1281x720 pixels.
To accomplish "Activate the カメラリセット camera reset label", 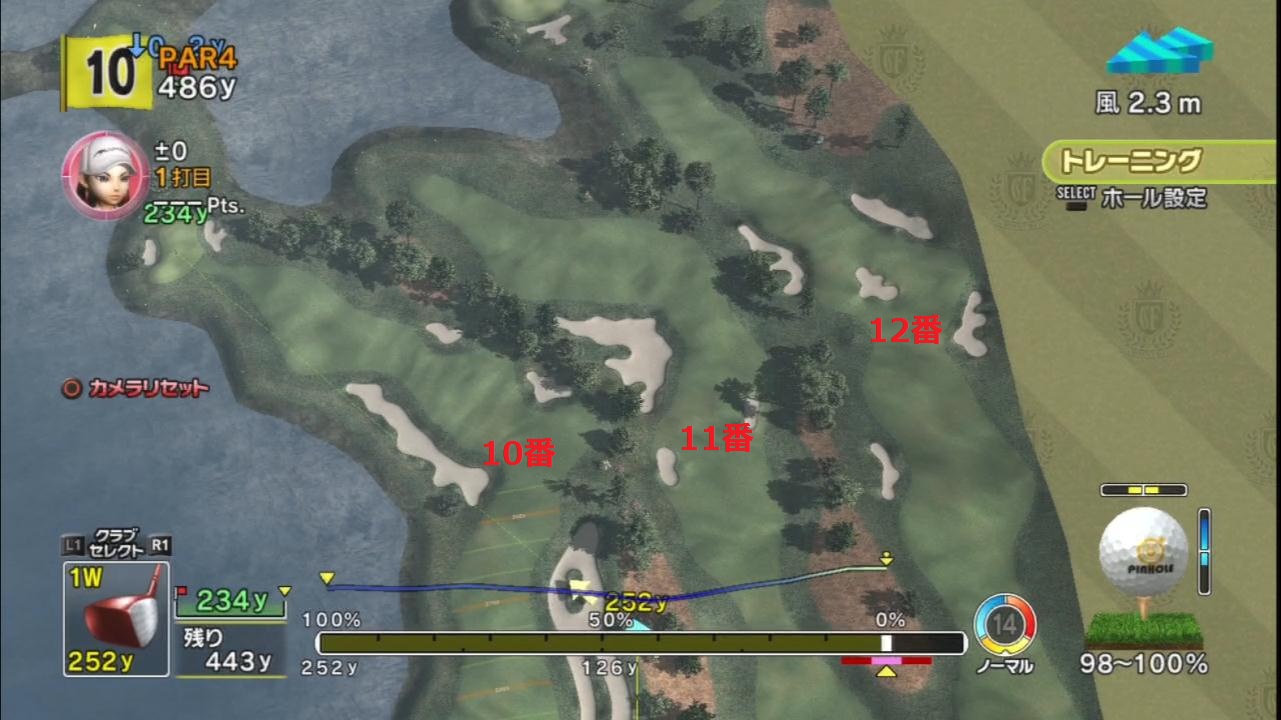I will pyautogui.click(x=136, y=388).
